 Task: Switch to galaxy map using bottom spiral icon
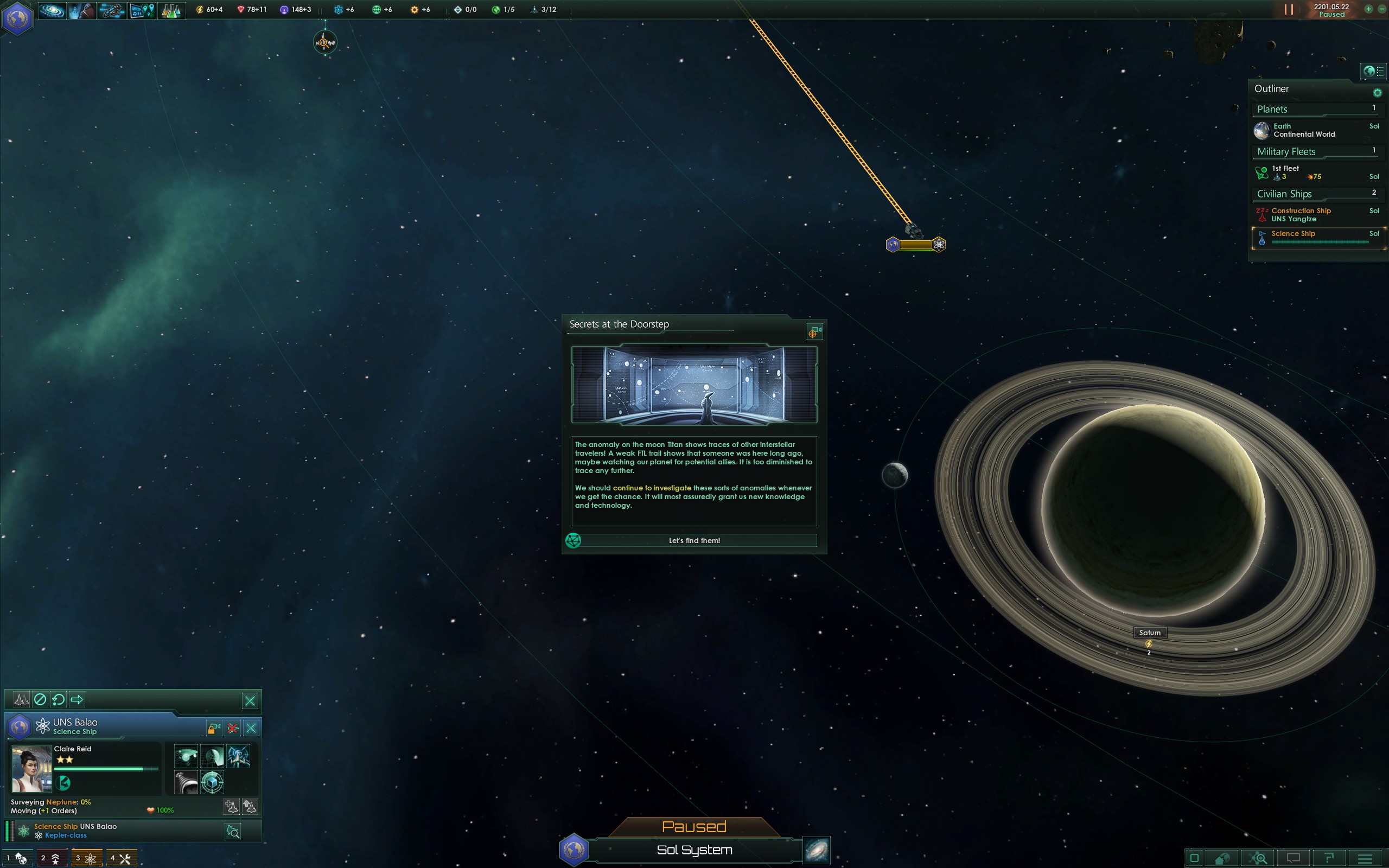pyautogui.click(x=816, y=850)
